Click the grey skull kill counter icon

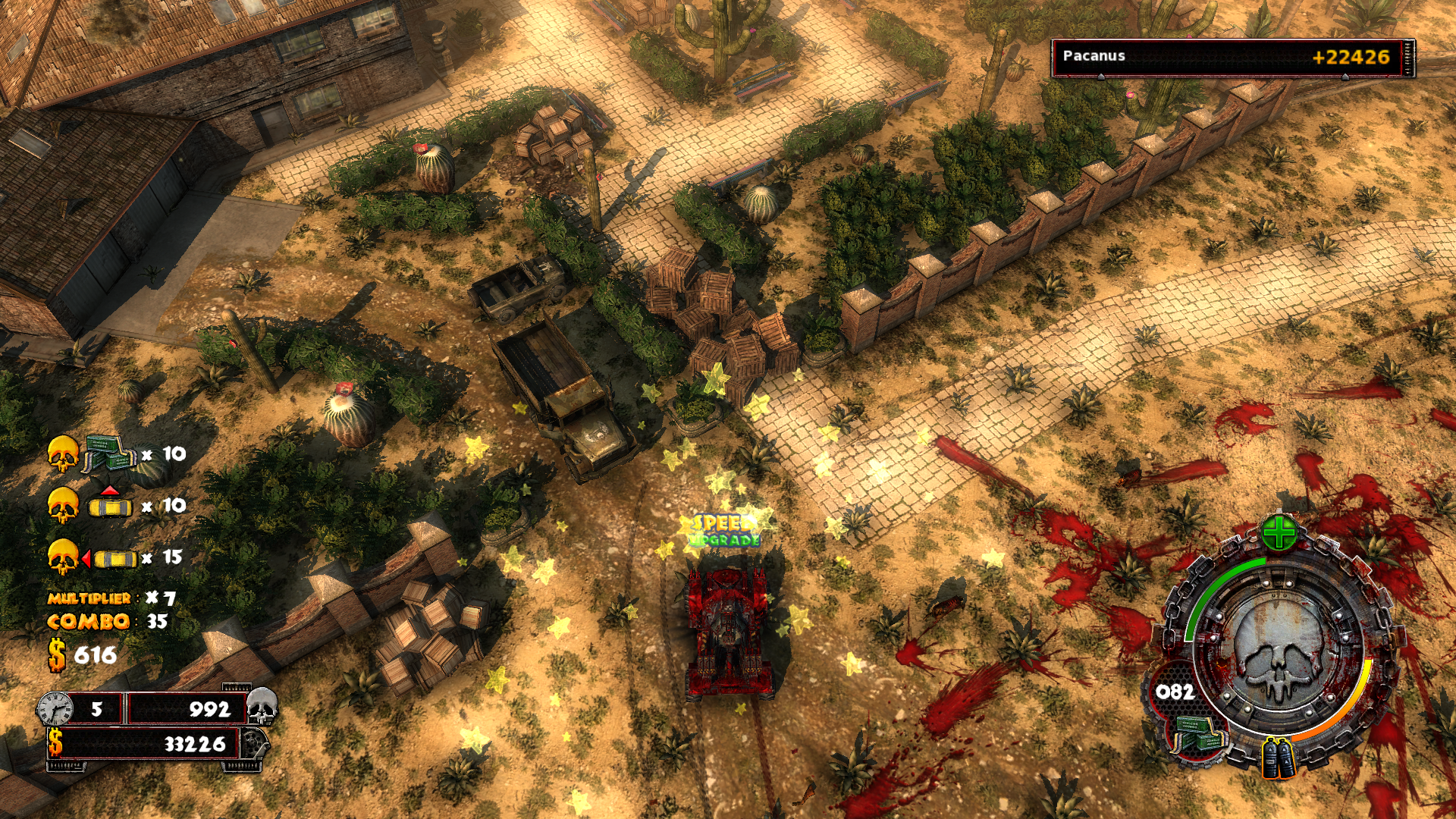pos(262,707)
